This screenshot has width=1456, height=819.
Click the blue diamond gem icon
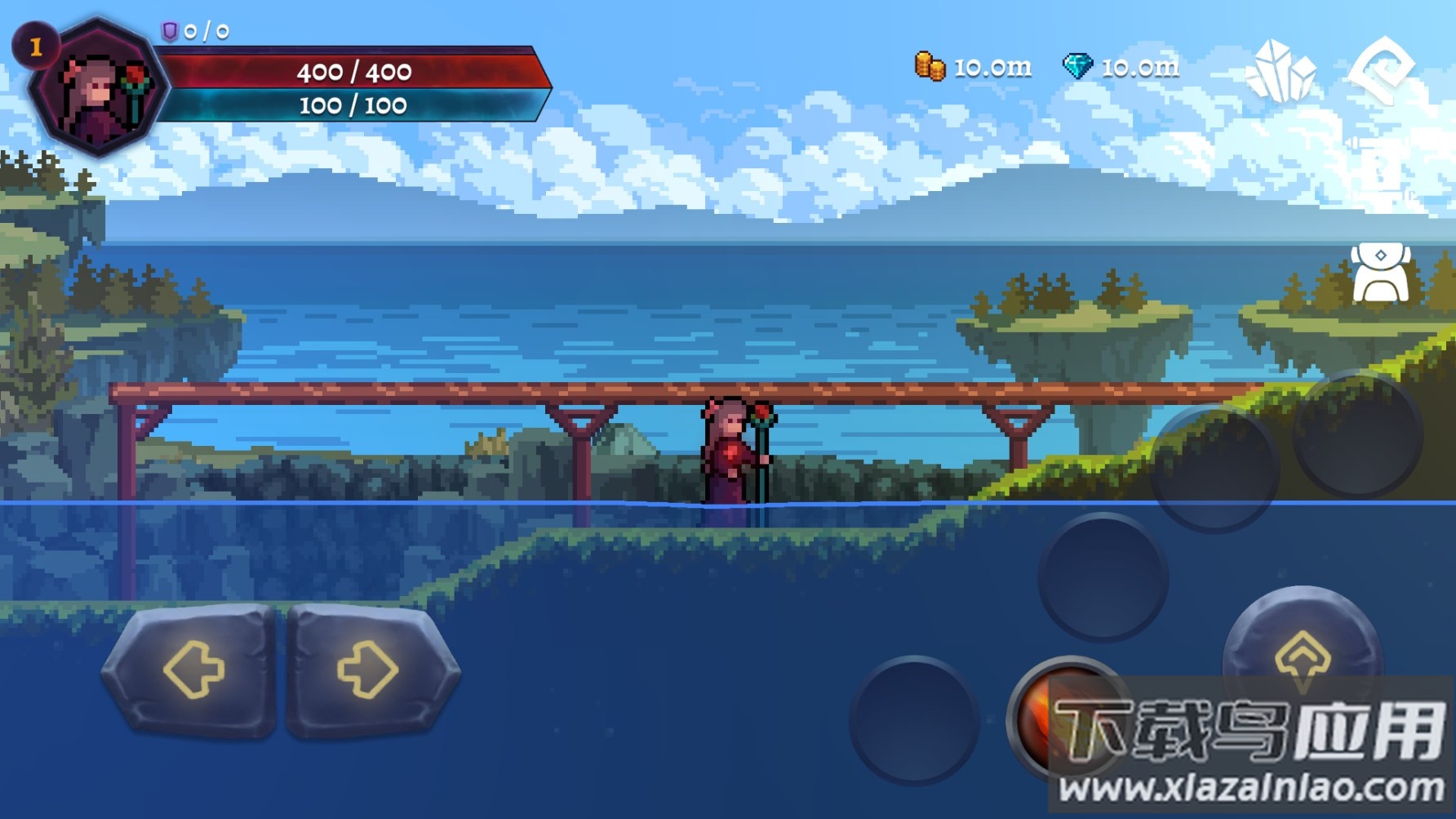(x=1077, y=66)
